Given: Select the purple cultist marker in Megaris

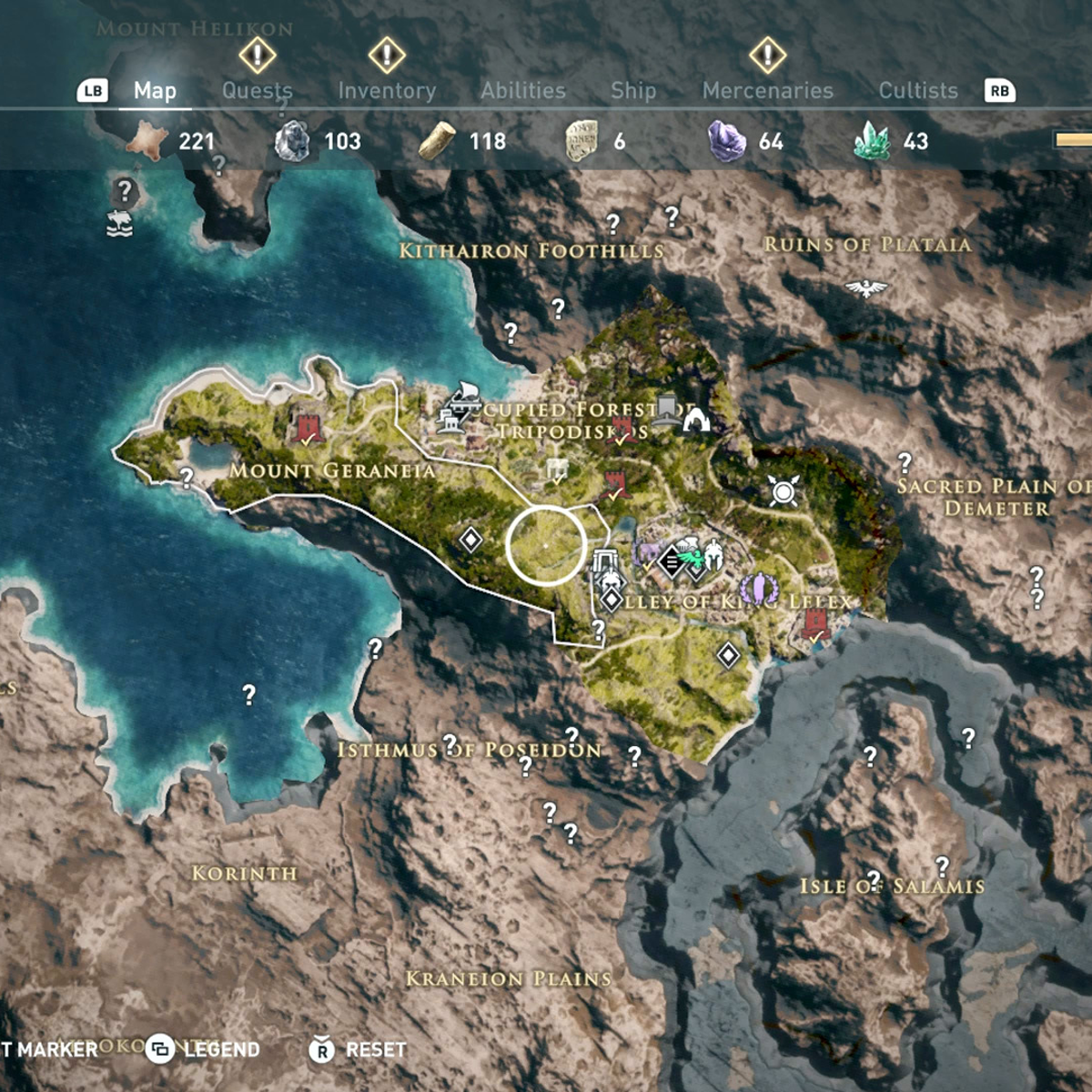Looking at the screenshot, I should click(757, 589).
